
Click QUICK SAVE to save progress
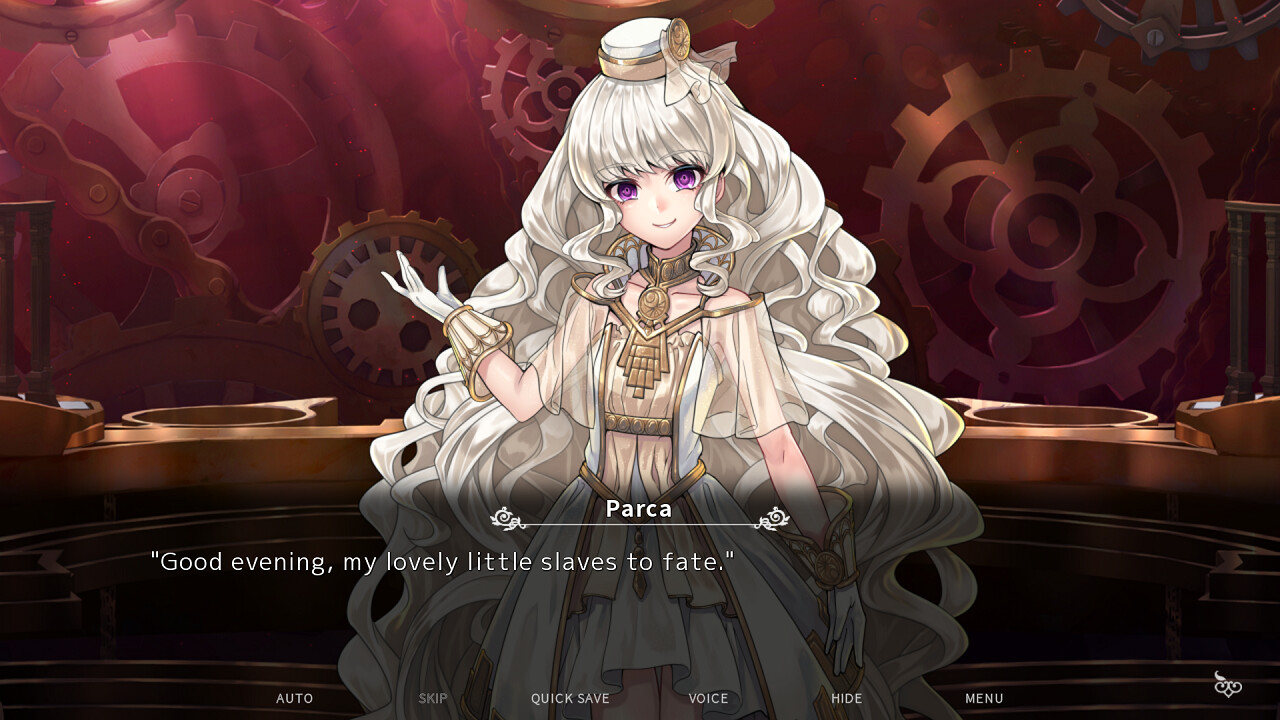(x=568, y=698)
